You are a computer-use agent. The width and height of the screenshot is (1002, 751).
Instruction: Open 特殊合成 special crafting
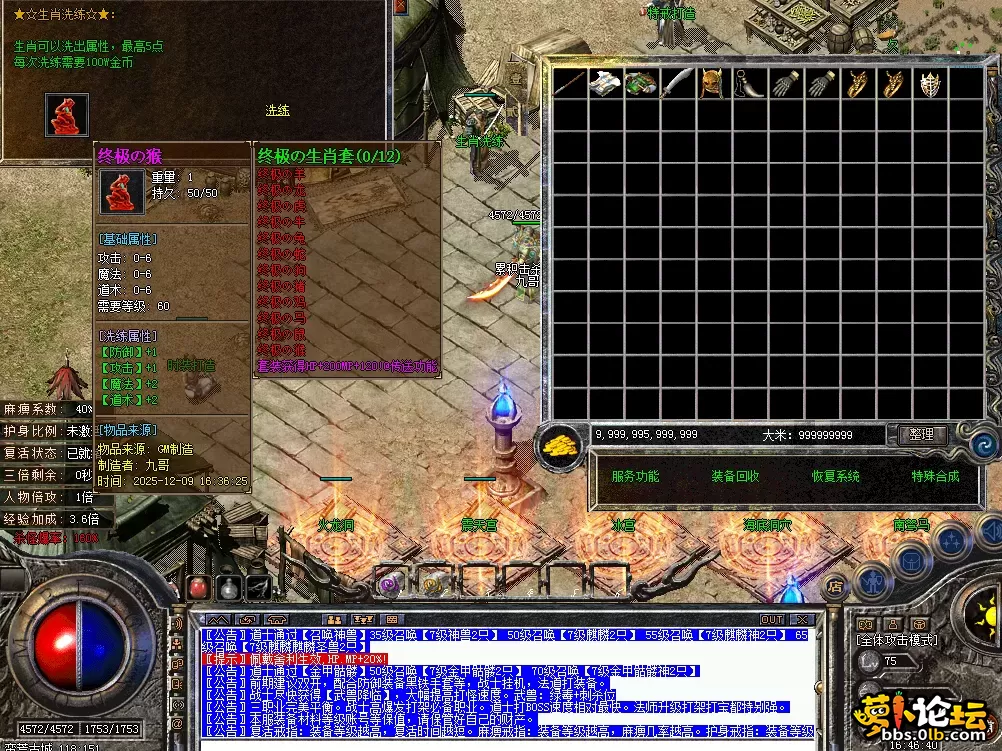[x=935, y=476]
